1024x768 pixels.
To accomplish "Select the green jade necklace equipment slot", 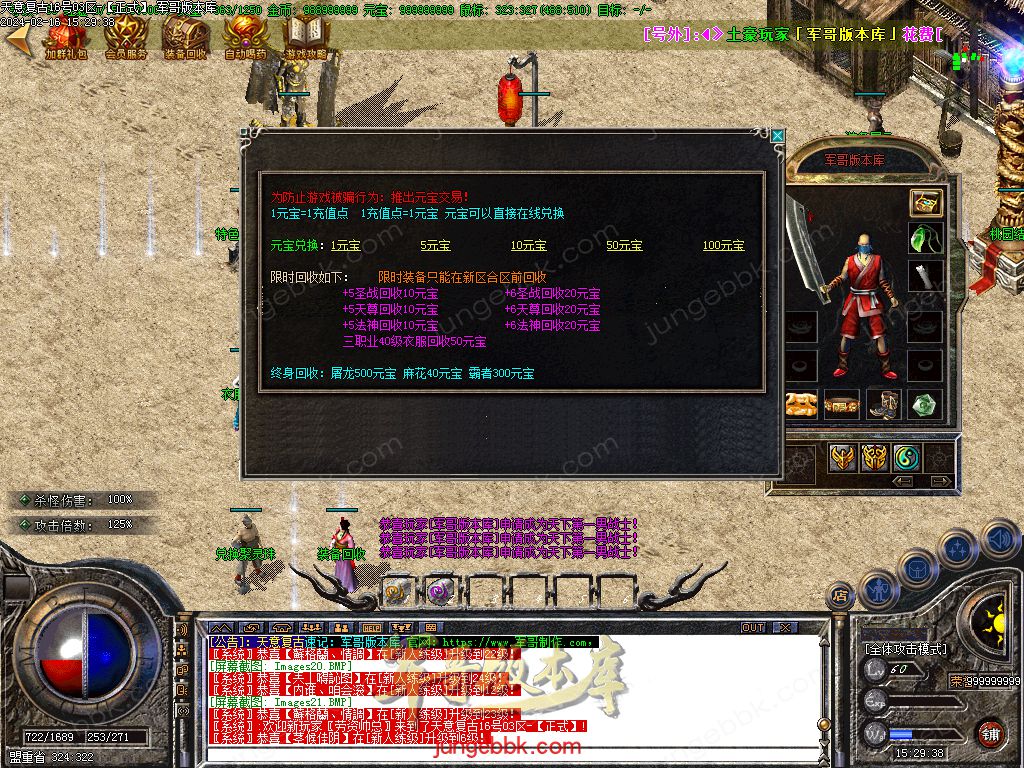I will [925, 239].
